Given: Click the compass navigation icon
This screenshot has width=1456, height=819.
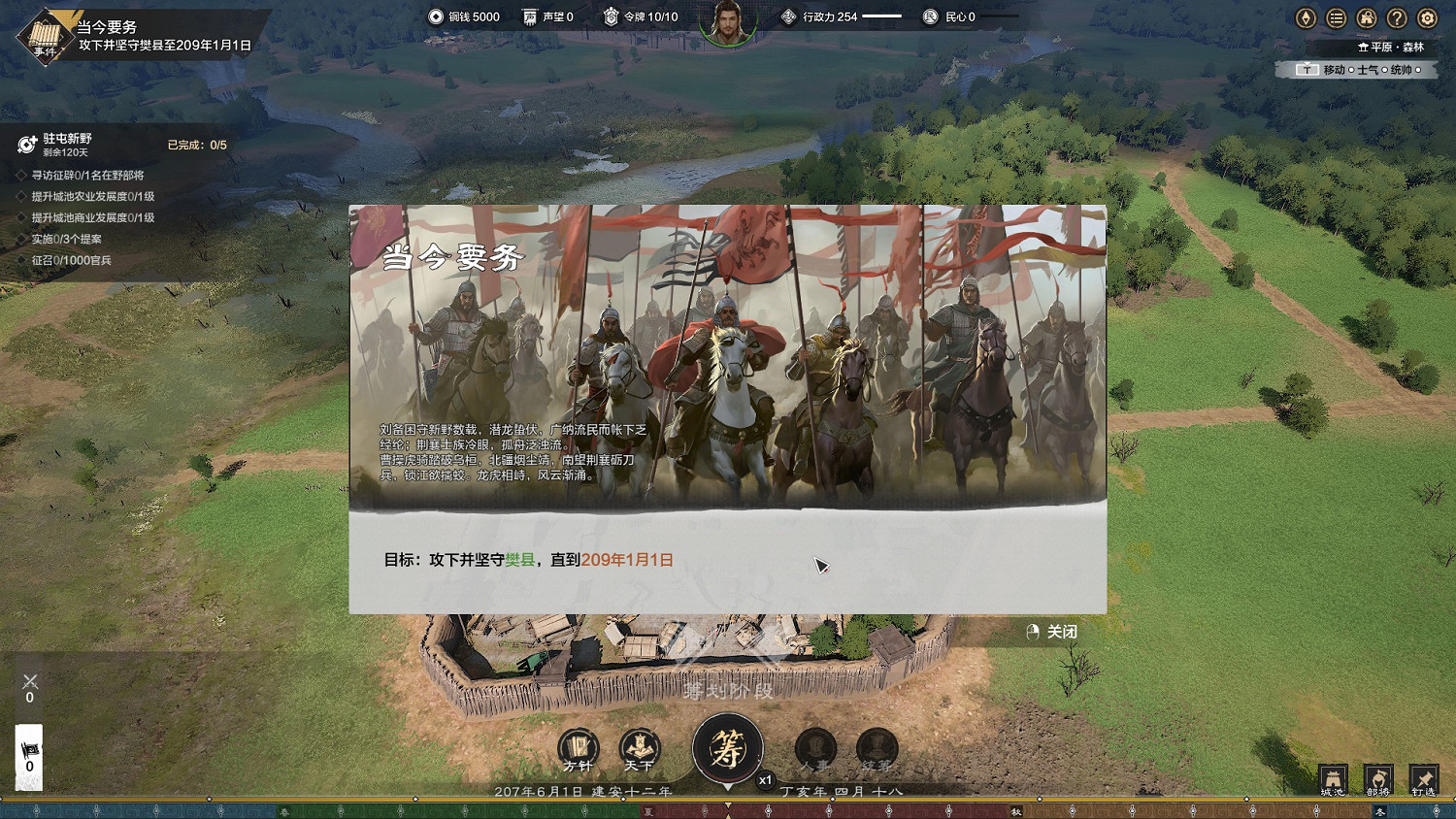Looking at the screenshot, I should pyautogui.click(x=1305, y=17).
